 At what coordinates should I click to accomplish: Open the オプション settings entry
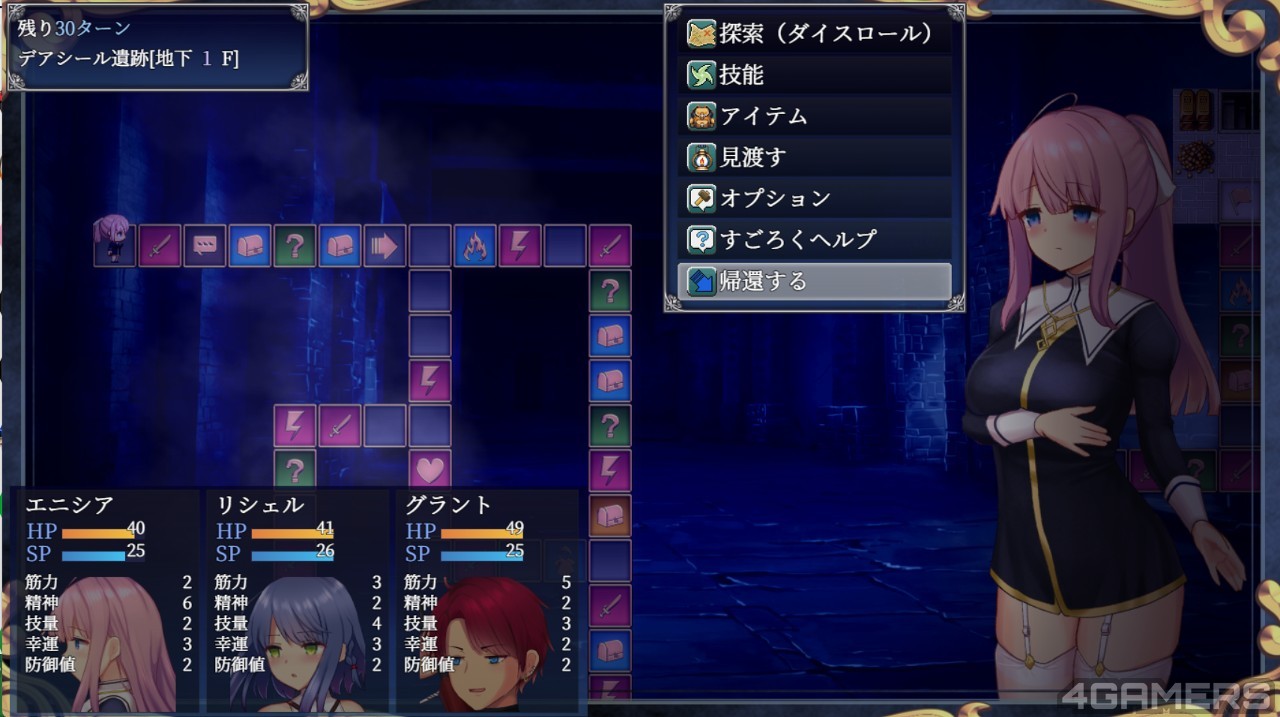click(x=814, y=198)
